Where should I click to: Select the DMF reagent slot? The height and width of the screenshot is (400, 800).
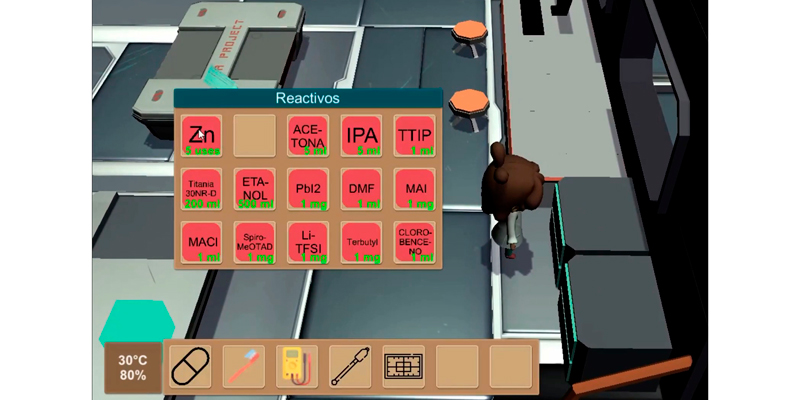pyautogui.click(x=361, y=188)
